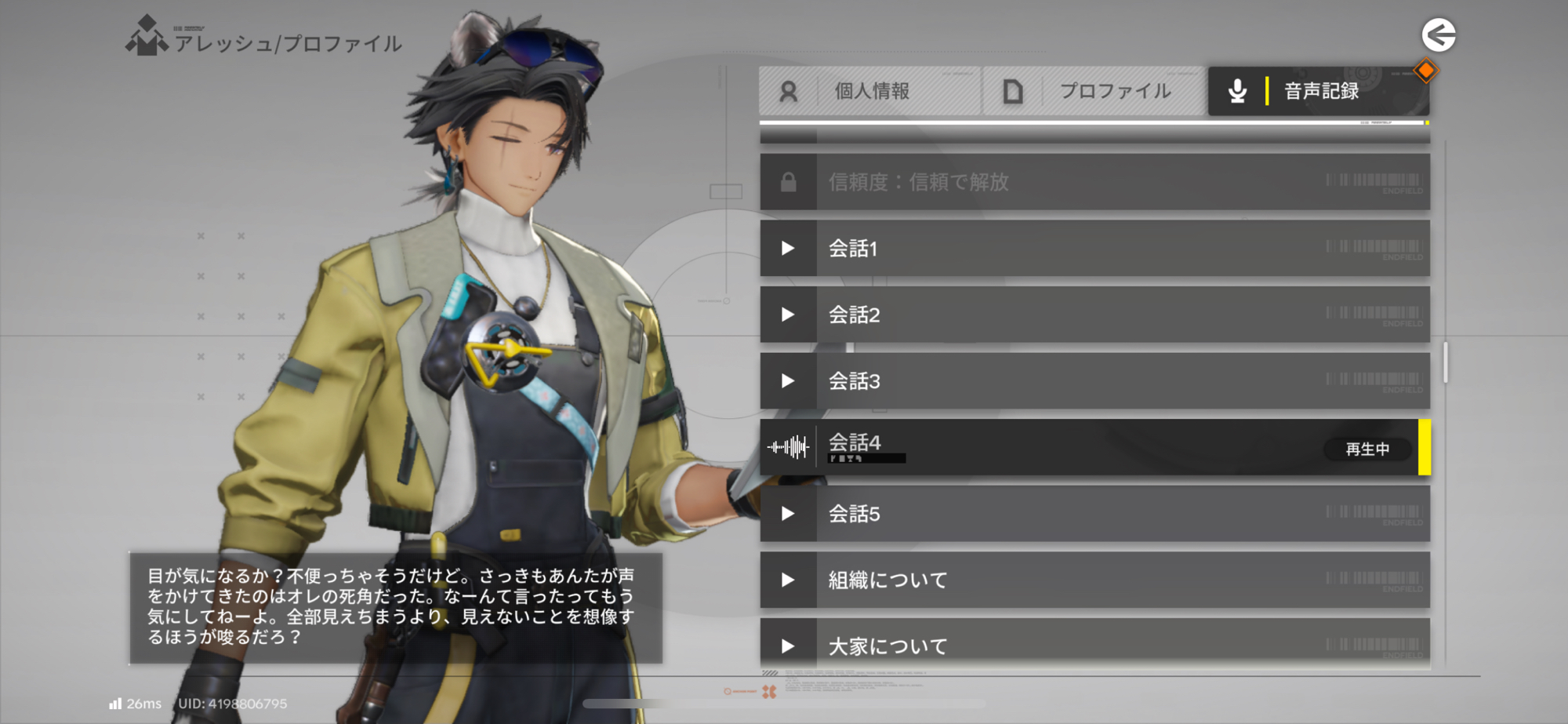Go back using the arrow button
Screen dimensions: 1568x724
tap(1438, 35)
